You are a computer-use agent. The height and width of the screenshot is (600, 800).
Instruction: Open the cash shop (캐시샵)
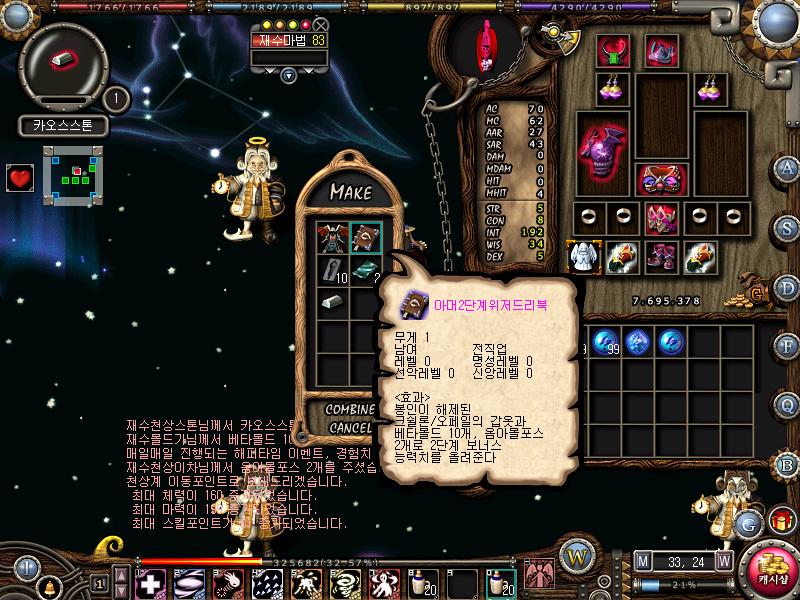[x=771, y=564]
